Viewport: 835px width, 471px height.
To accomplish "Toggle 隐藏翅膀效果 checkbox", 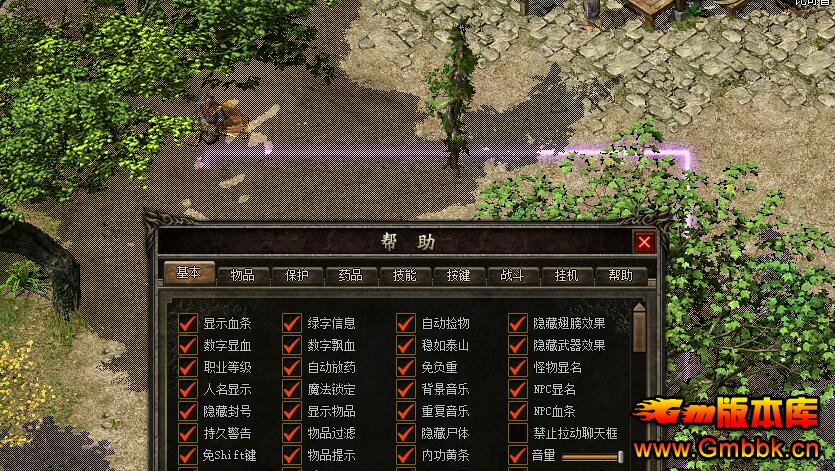I will point(517,324).
